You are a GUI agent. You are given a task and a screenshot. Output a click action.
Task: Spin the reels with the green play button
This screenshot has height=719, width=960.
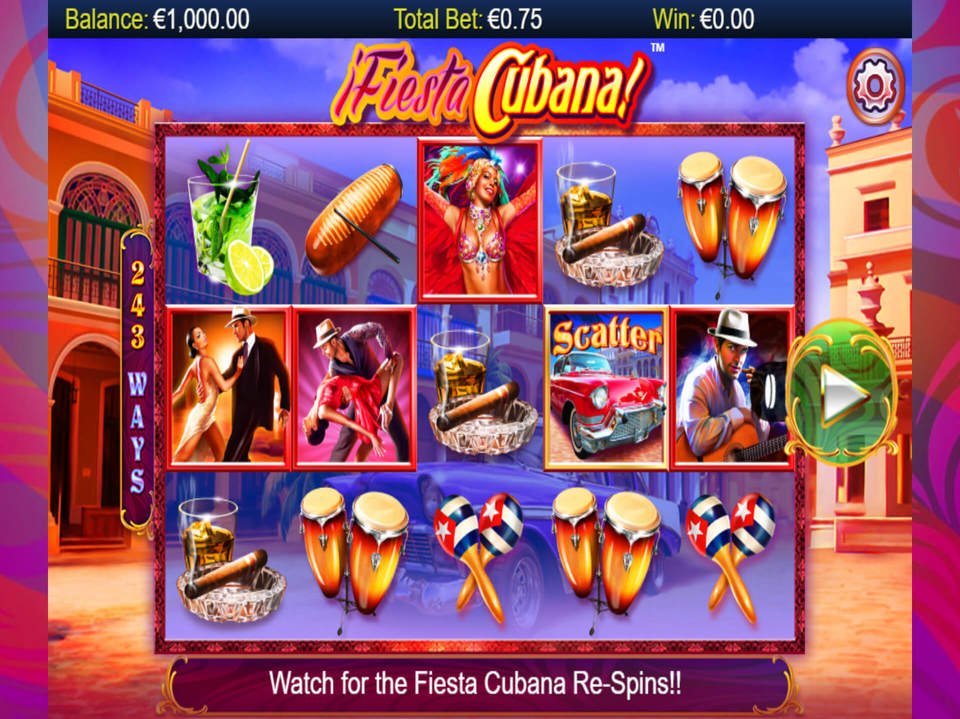(841, 394)
